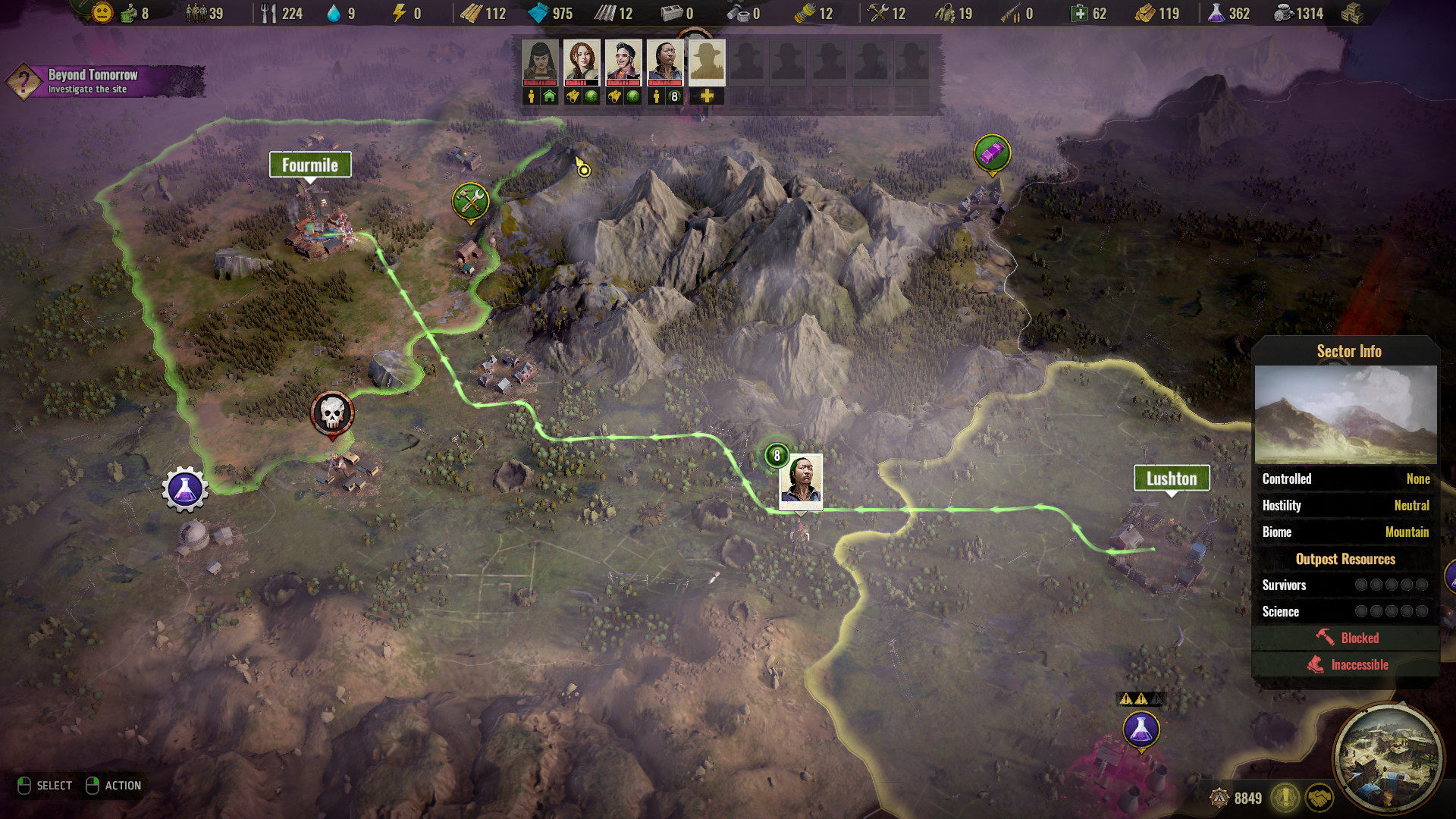The width and height of the screenshot is (1456, 819).
Task: Click the green number 8 map badge
Action: tap(777, 456)
